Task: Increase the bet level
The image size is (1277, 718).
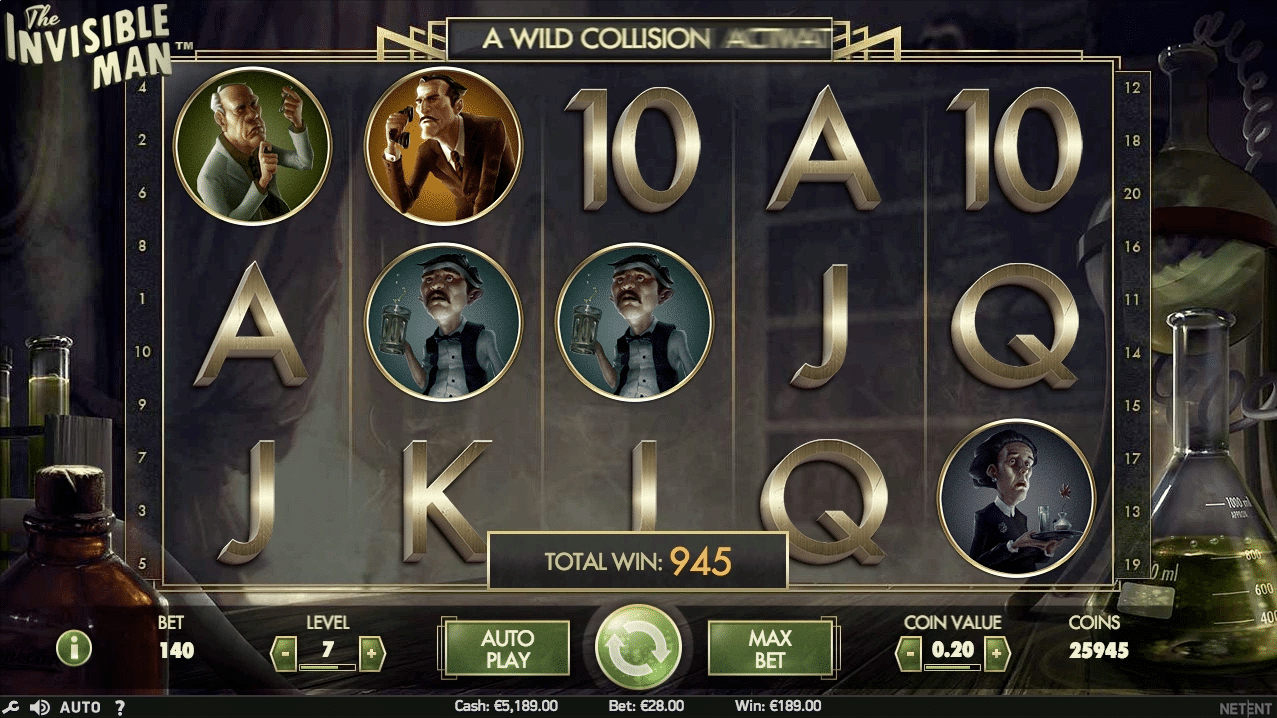Action: click(x=370, y=654)
